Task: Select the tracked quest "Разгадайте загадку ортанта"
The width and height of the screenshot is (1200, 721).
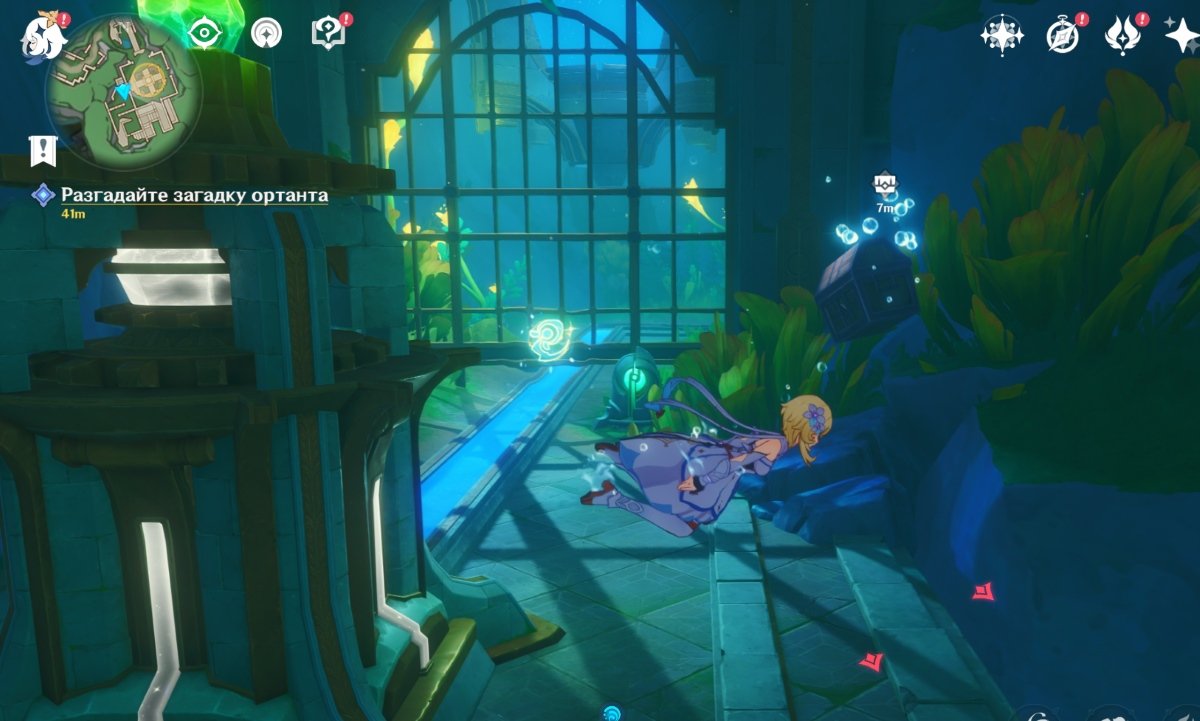Action: click(x=194, y=195)
